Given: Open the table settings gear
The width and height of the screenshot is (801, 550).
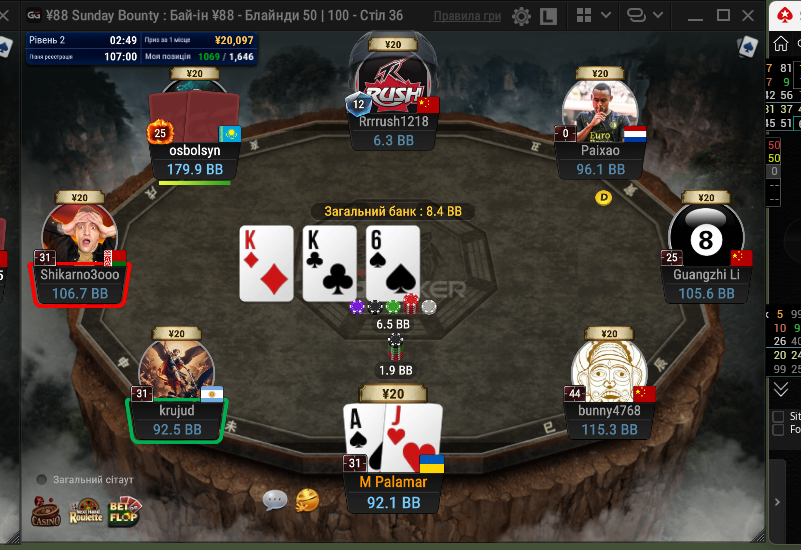Looking at the screenshot, I should pyautogui.click(x=521, y=16).
